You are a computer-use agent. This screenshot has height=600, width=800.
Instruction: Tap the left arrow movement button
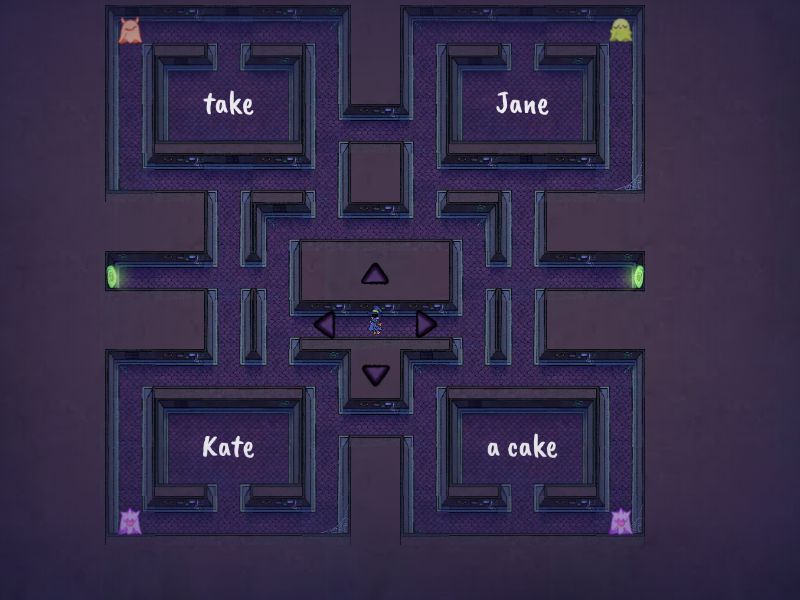324,324
